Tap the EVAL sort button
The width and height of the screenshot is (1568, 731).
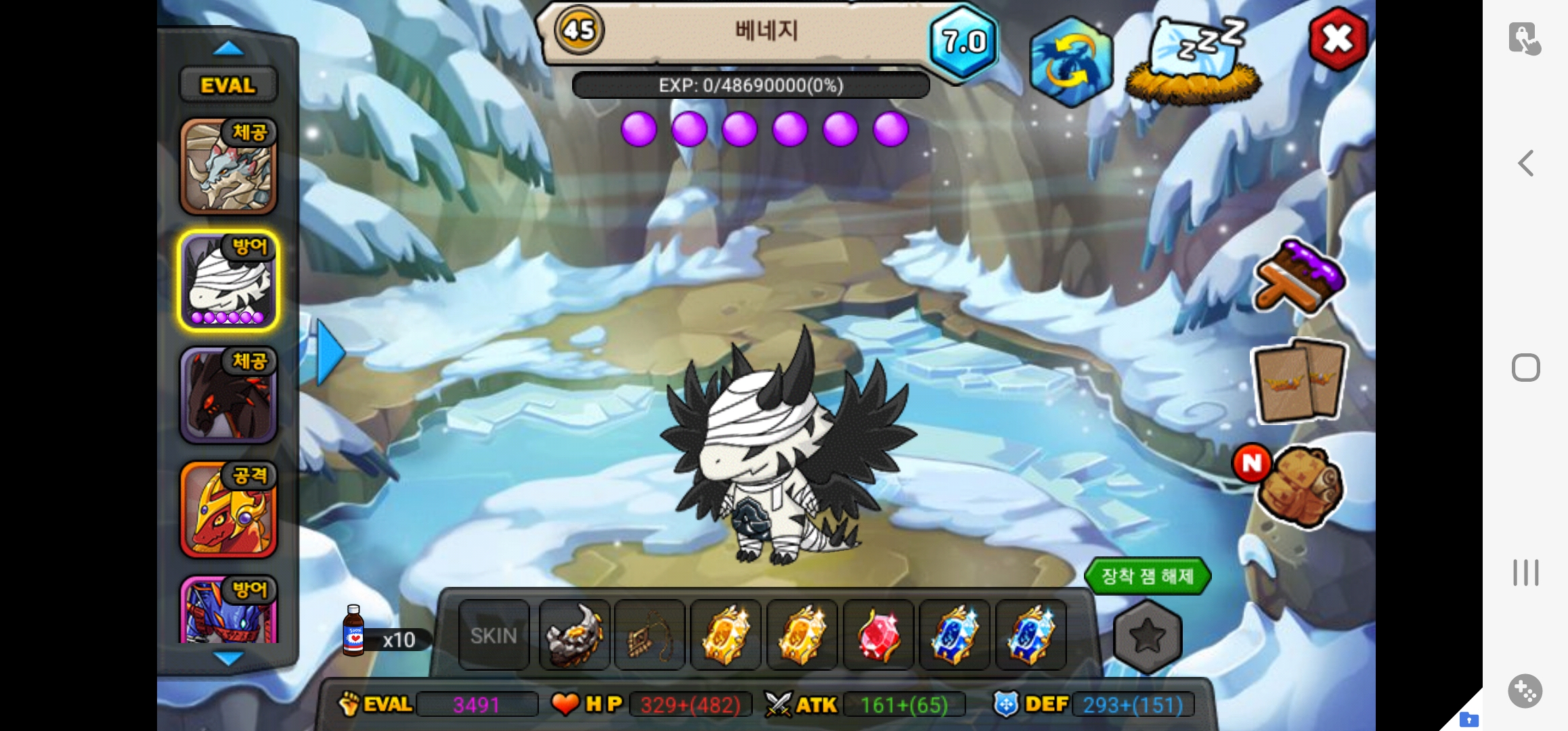(x=228, y=85)
